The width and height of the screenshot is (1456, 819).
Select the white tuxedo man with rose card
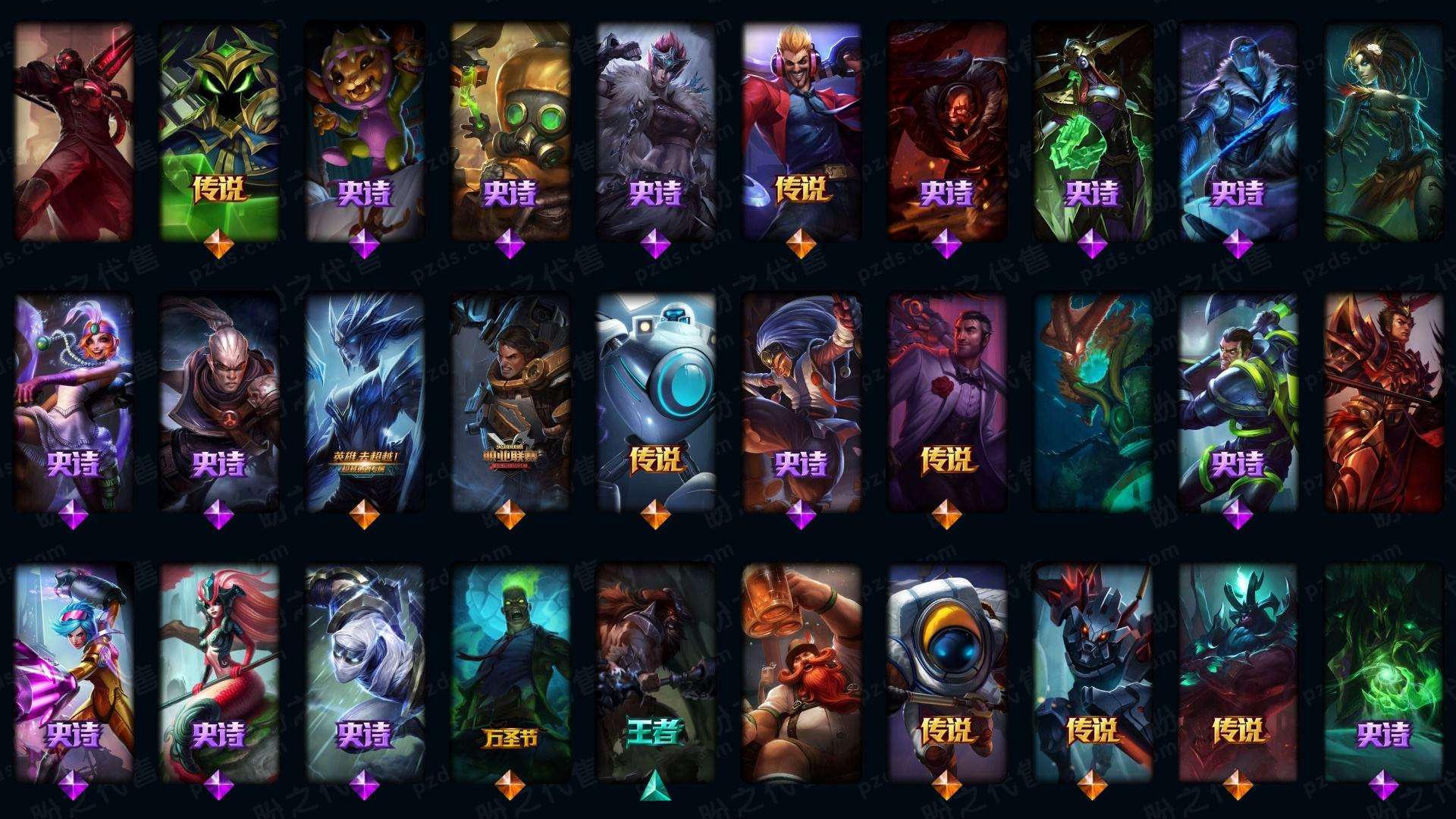(946, 402)
